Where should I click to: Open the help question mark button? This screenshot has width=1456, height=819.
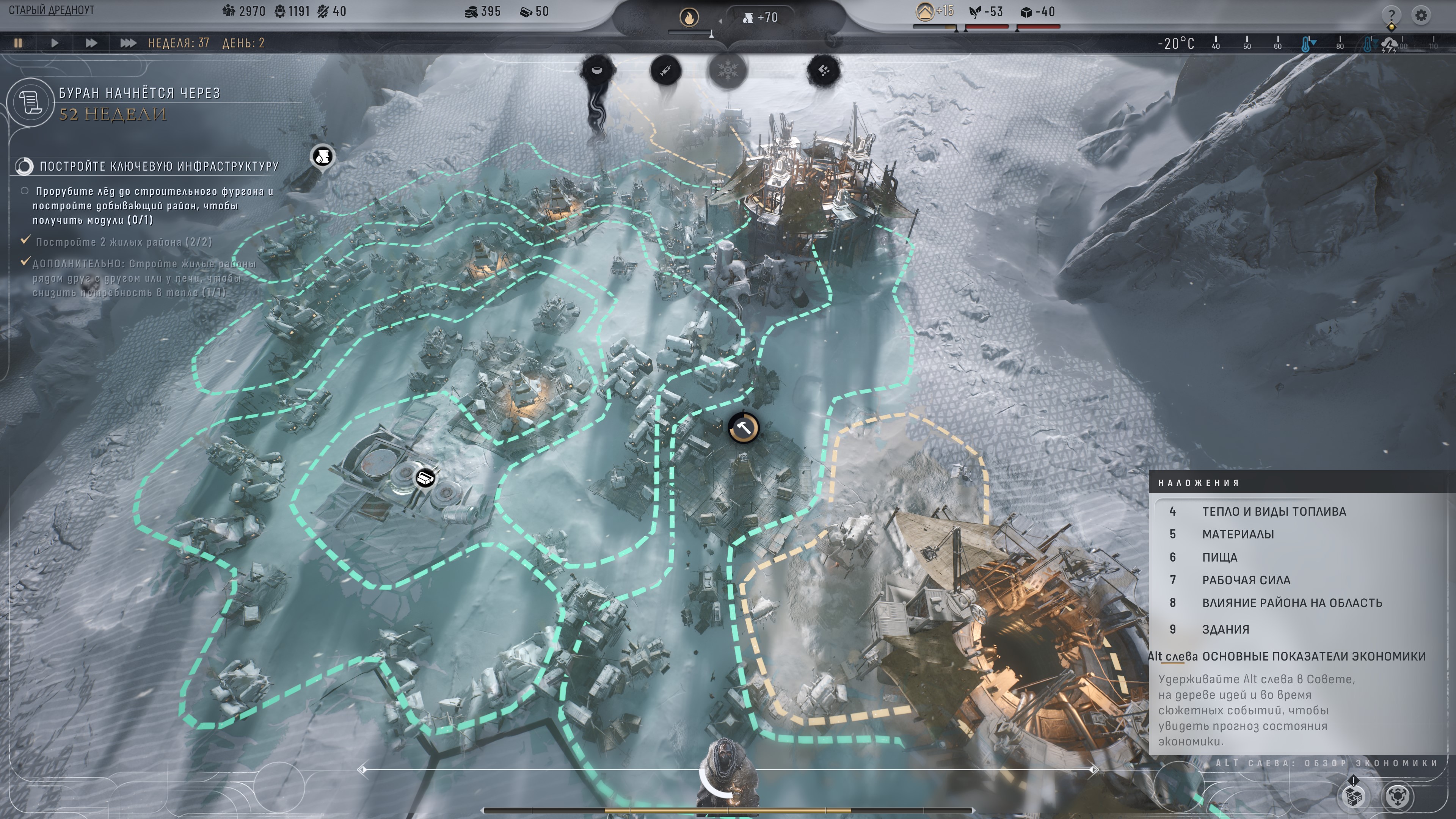click(1391, 15)
